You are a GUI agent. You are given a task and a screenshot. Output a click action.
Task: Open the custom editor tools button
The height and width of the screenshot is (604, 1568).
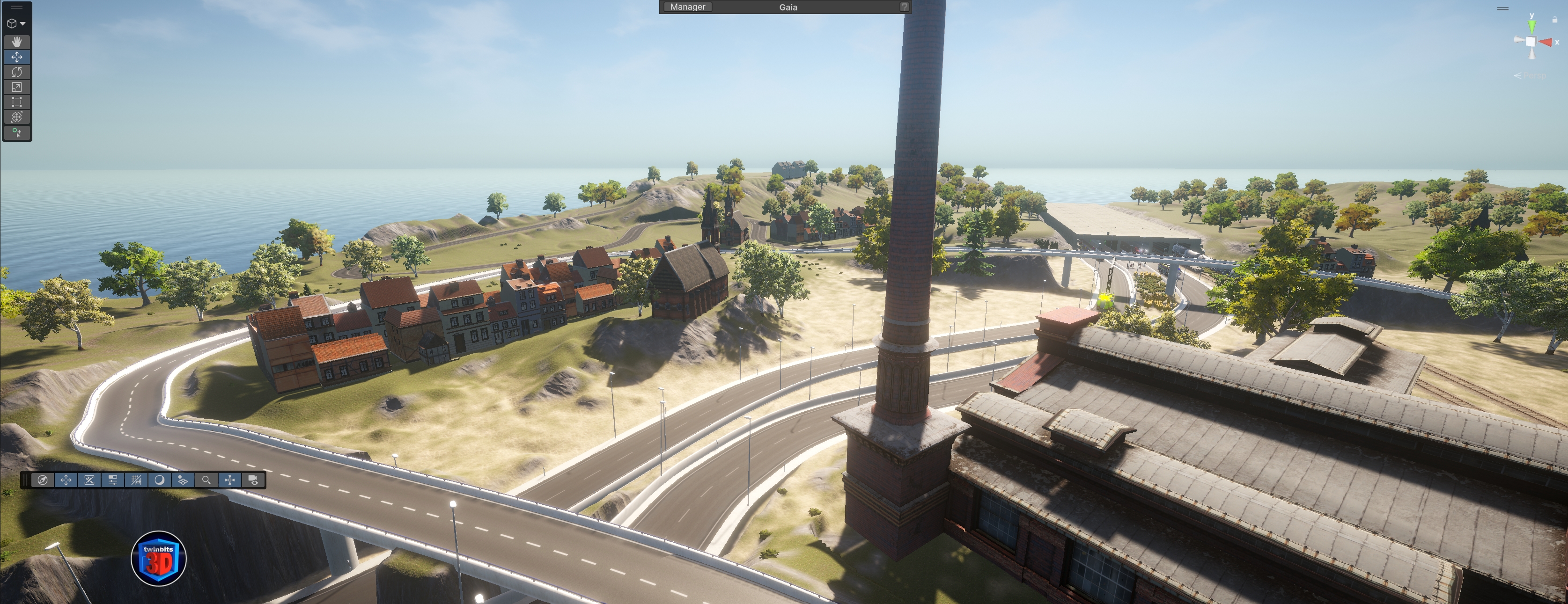(17, 132)
